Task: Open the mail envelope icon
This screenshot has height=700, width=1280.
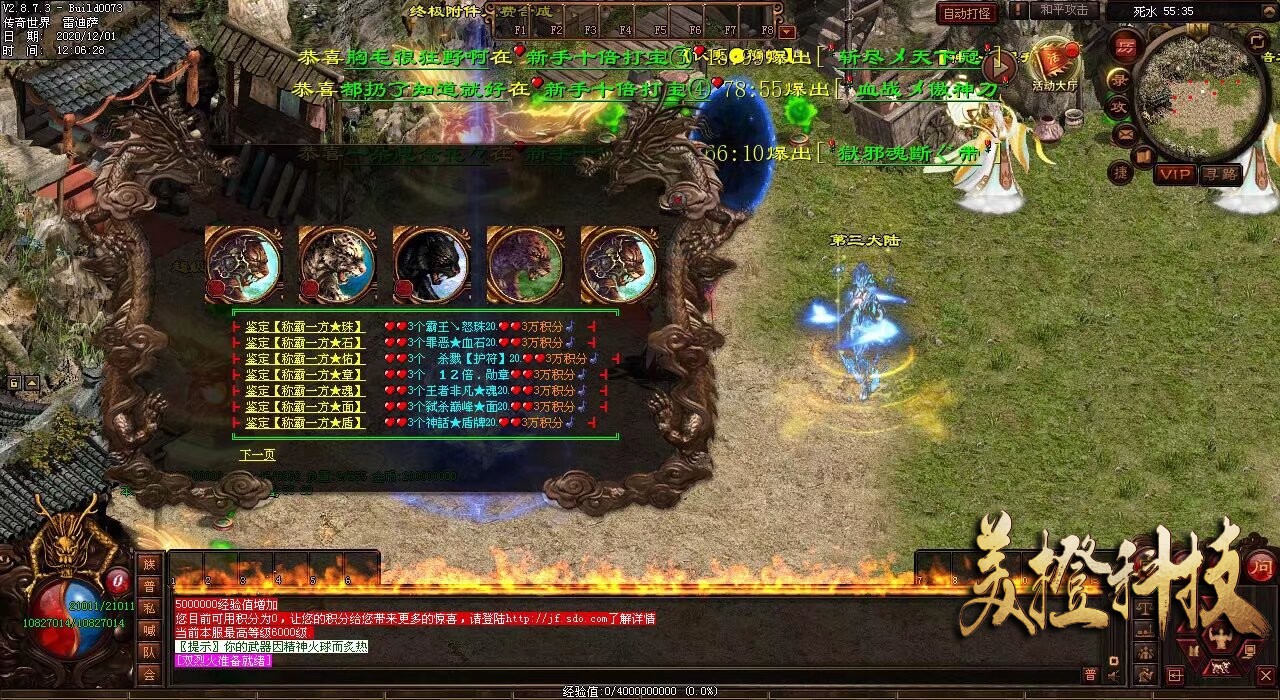Action: 1125,133
